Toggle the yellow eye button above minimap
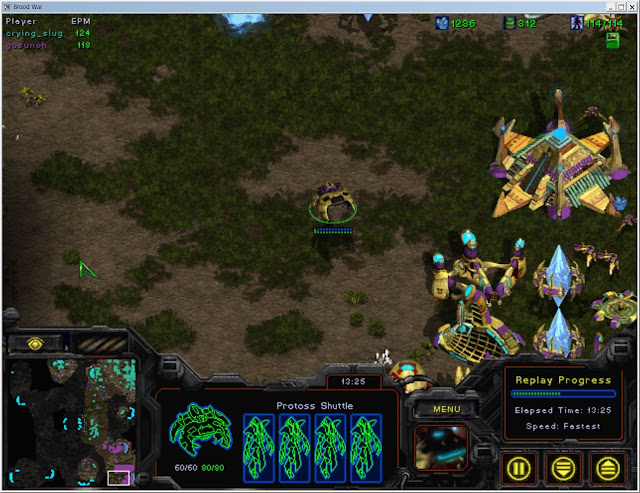This screenshot has height=493, width=640. click(36, 343)
